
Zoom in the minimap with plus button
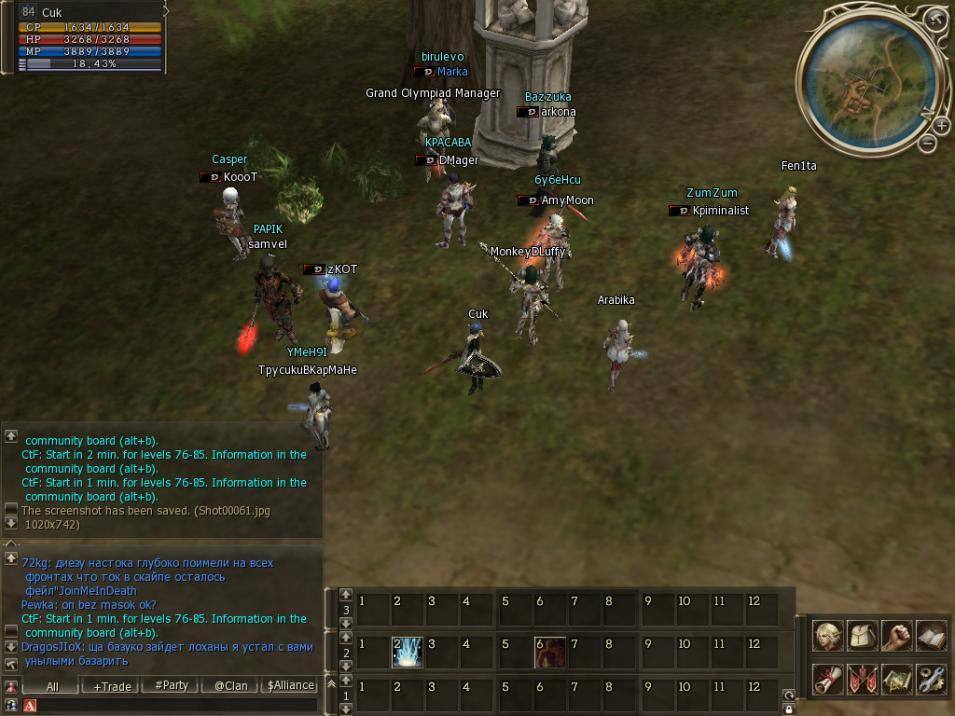[941, 126]
